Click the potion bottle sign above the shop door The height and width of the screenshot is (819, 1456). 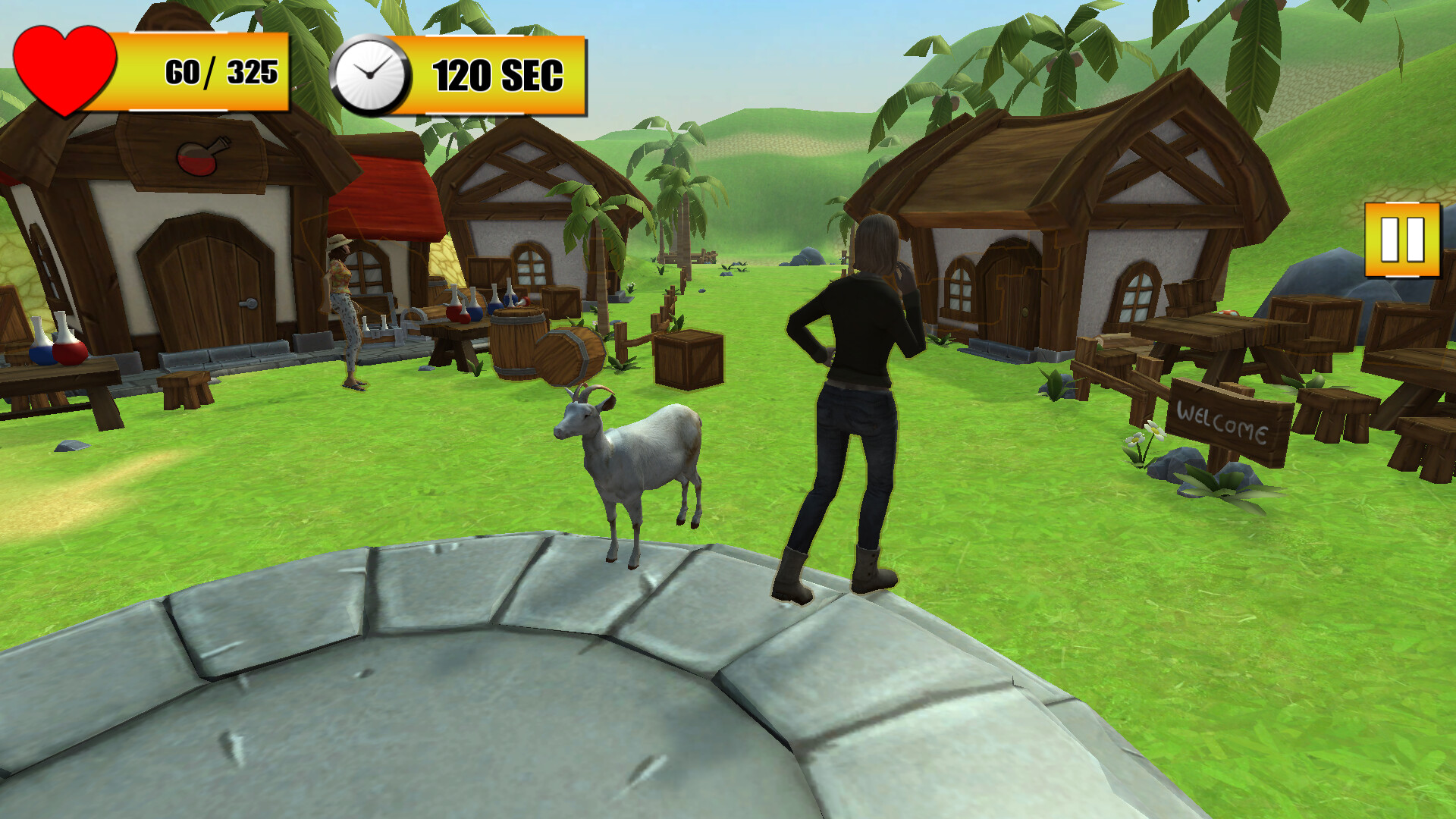tap(199, 157)
